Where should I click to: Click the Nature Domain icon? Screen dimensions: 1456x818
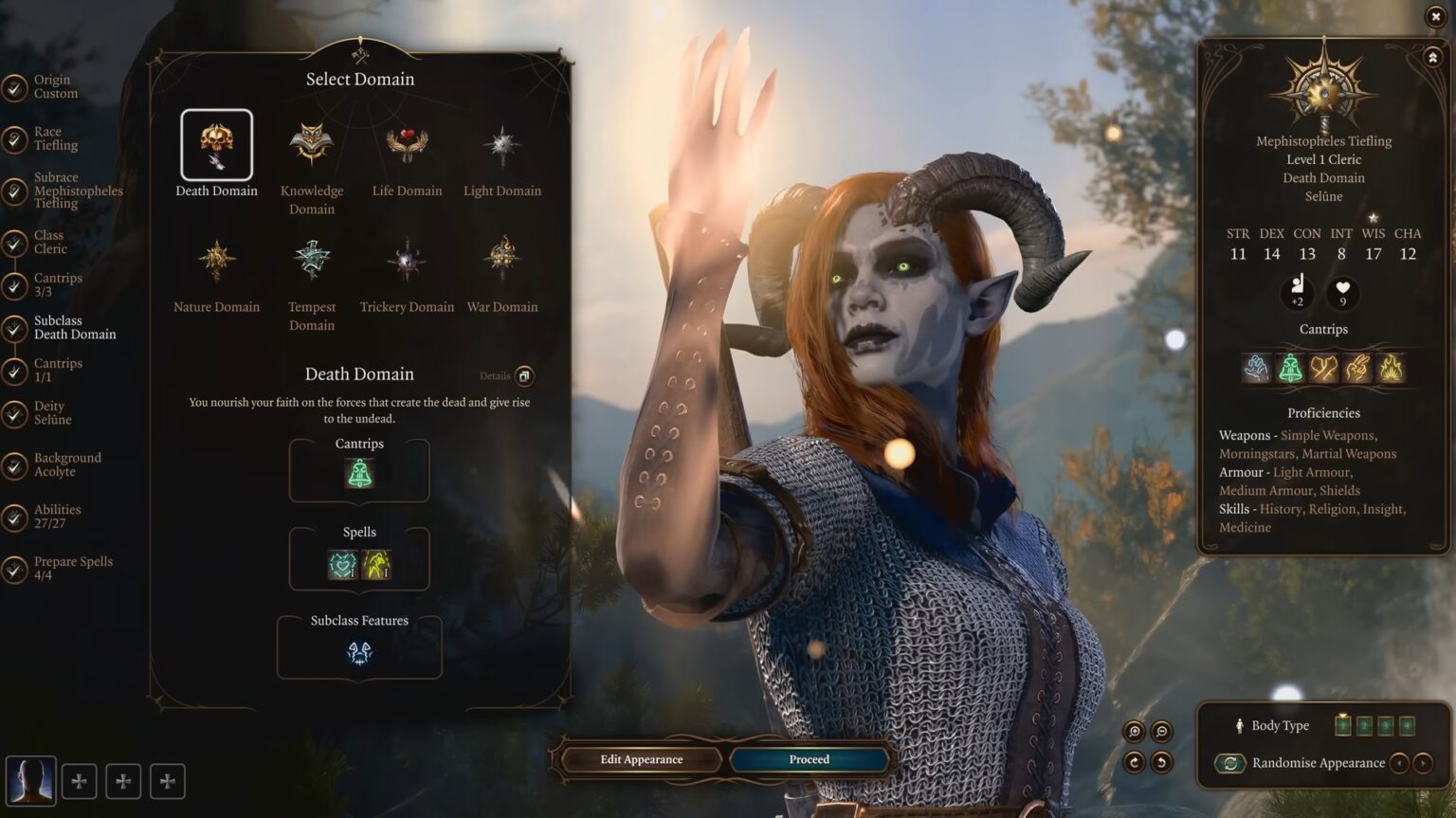(216, 258)
